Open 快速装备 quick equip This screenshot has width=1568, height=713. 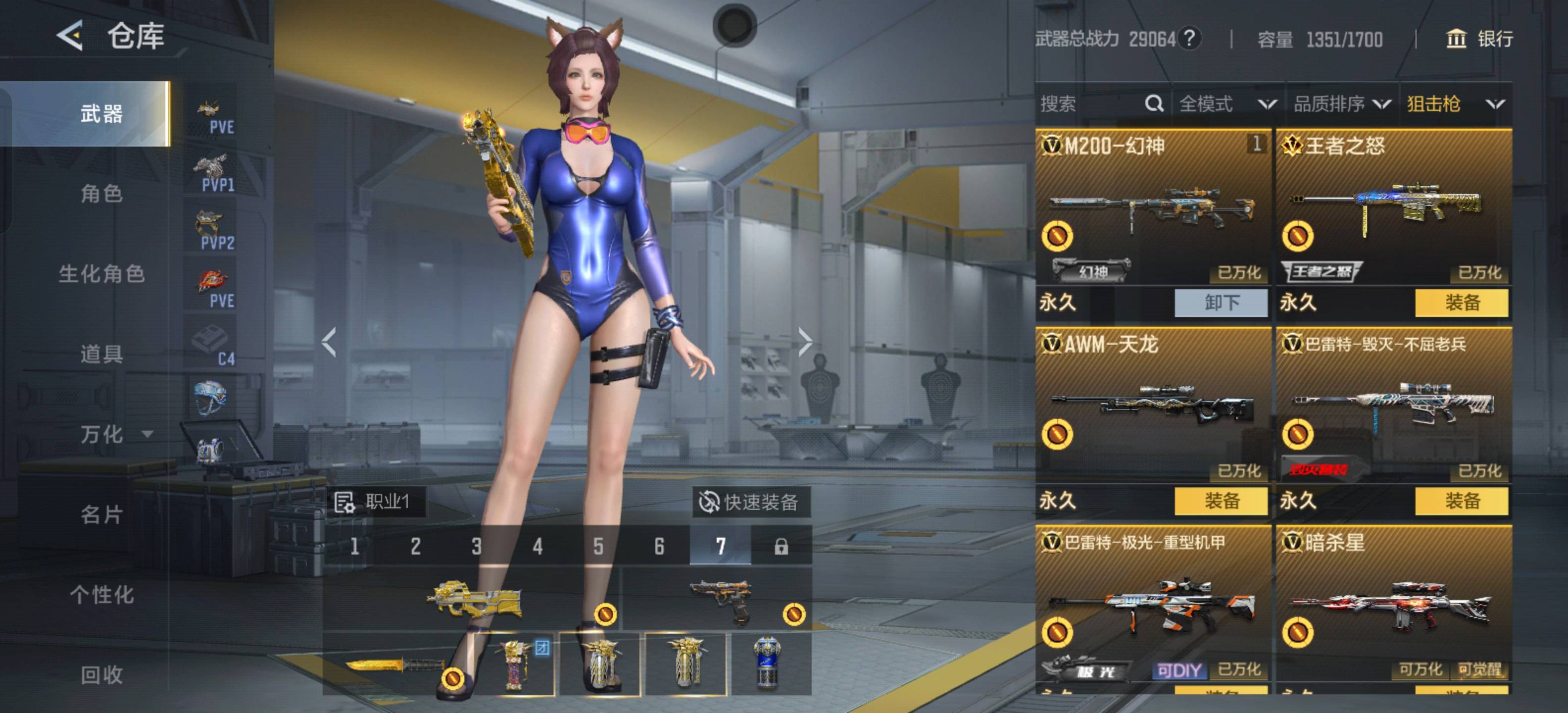[751, 503]
